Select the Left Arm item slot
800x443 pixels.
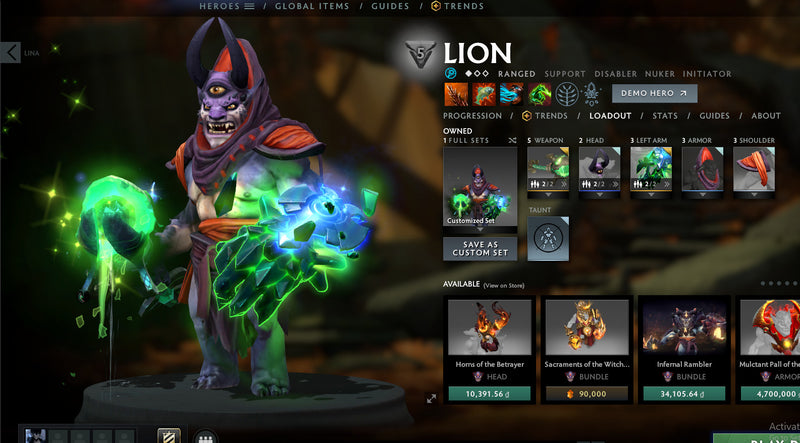651,169
